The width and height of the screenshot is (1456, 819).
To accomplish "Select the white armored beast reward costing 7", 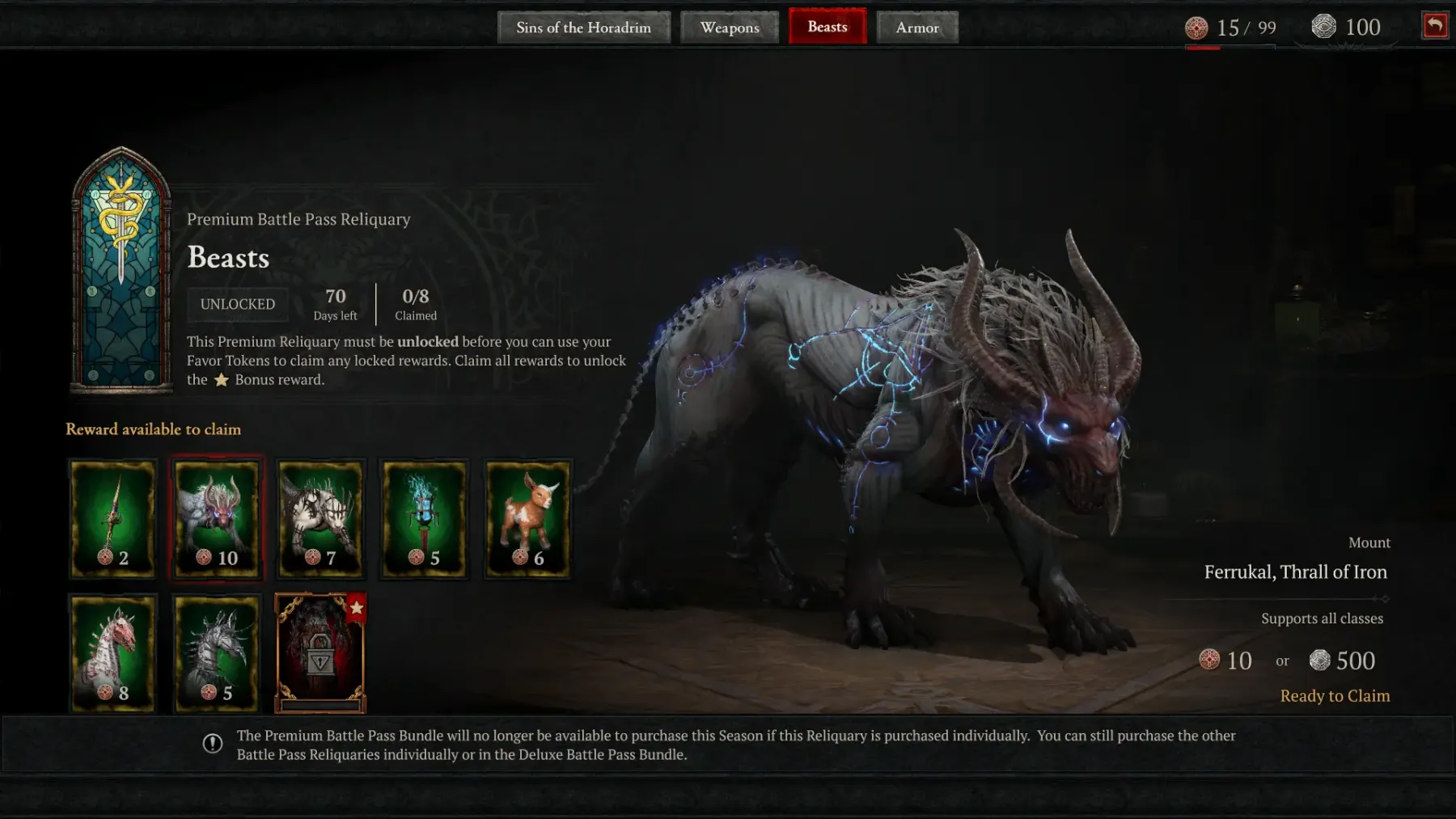I will click(x=320, y=518).
